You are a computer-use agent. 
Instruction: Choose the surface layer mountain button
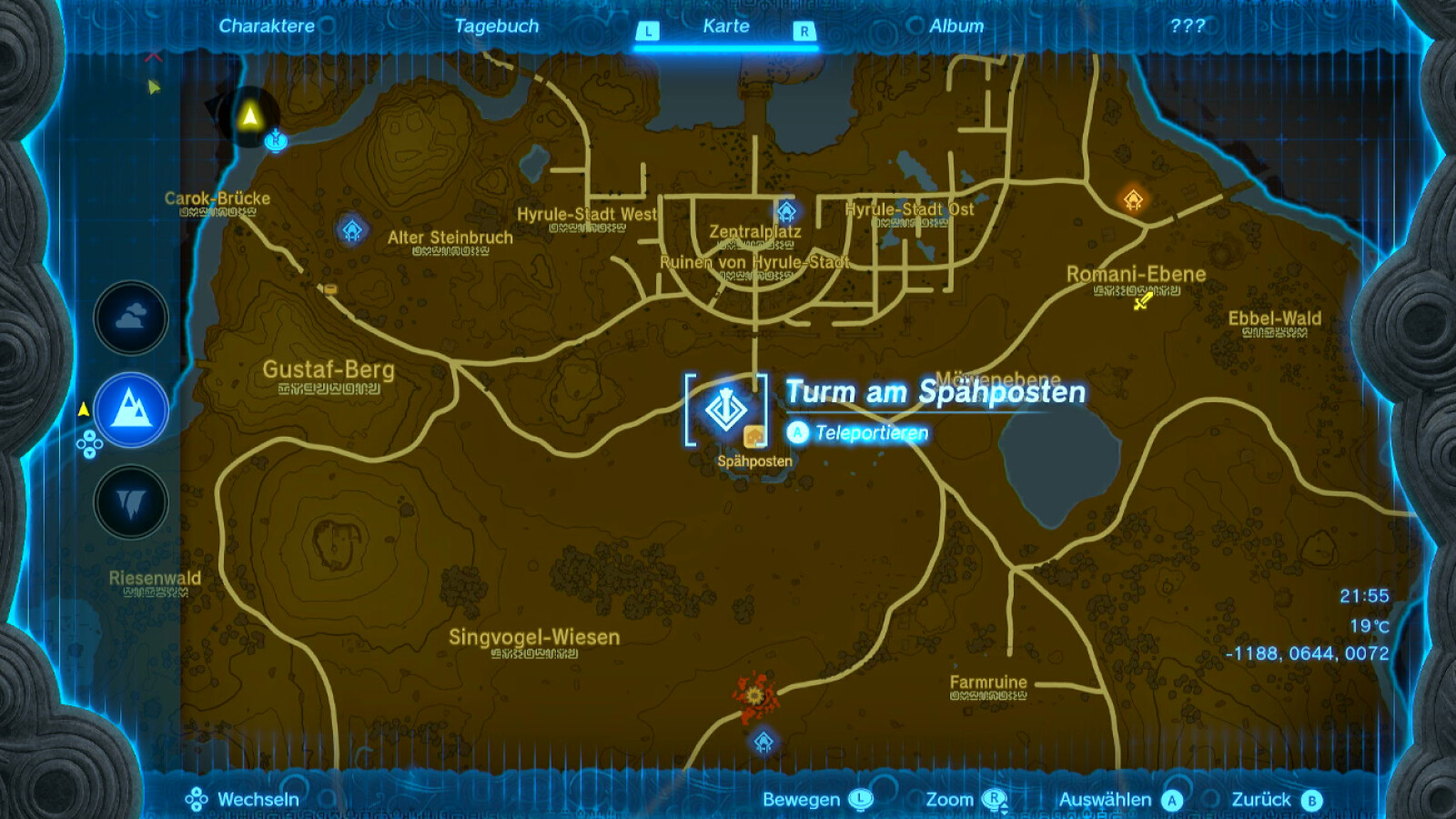(x=131, y=409)
